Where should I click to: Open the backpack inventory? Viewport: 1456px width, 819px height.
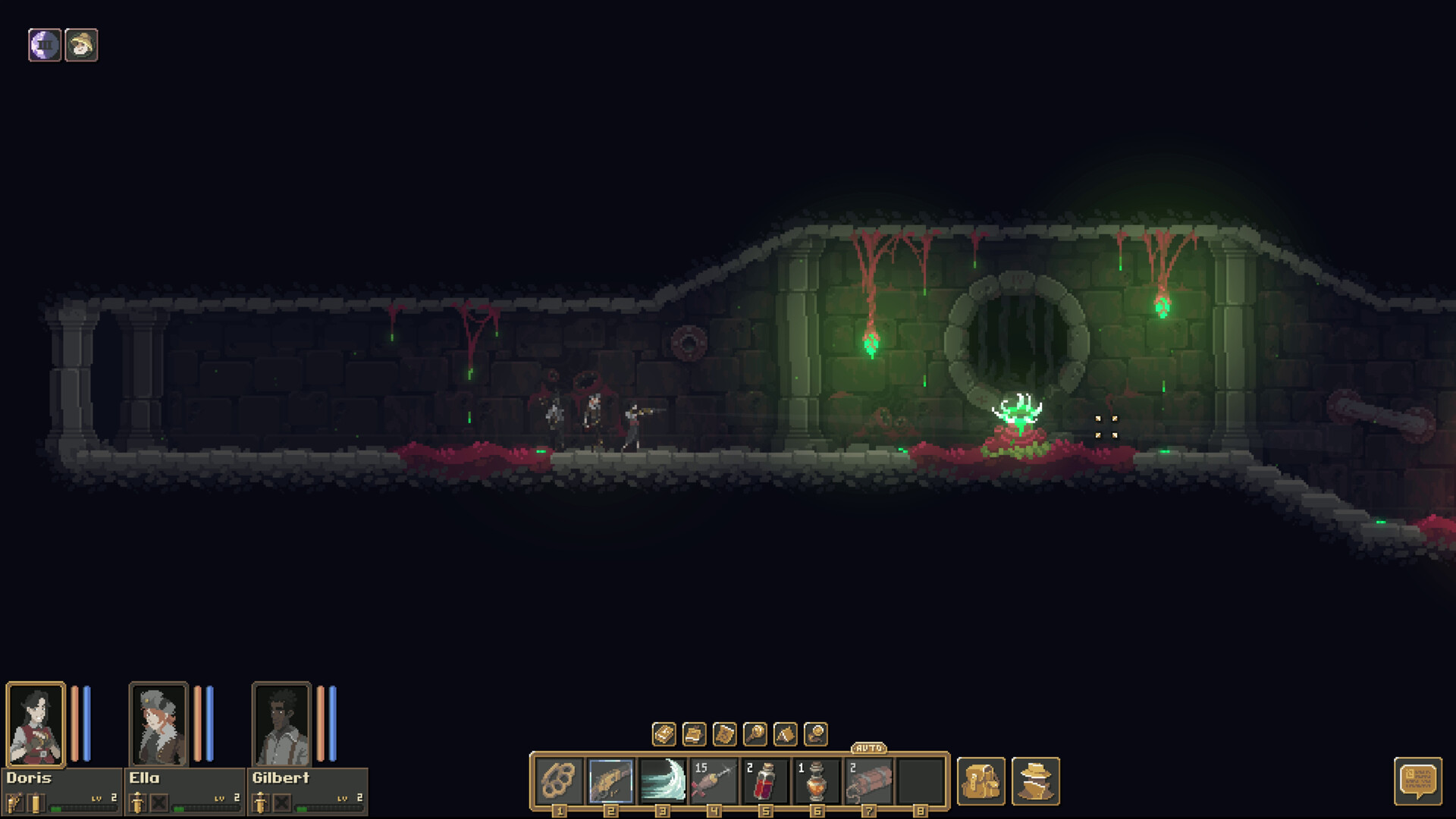point(981,781)
